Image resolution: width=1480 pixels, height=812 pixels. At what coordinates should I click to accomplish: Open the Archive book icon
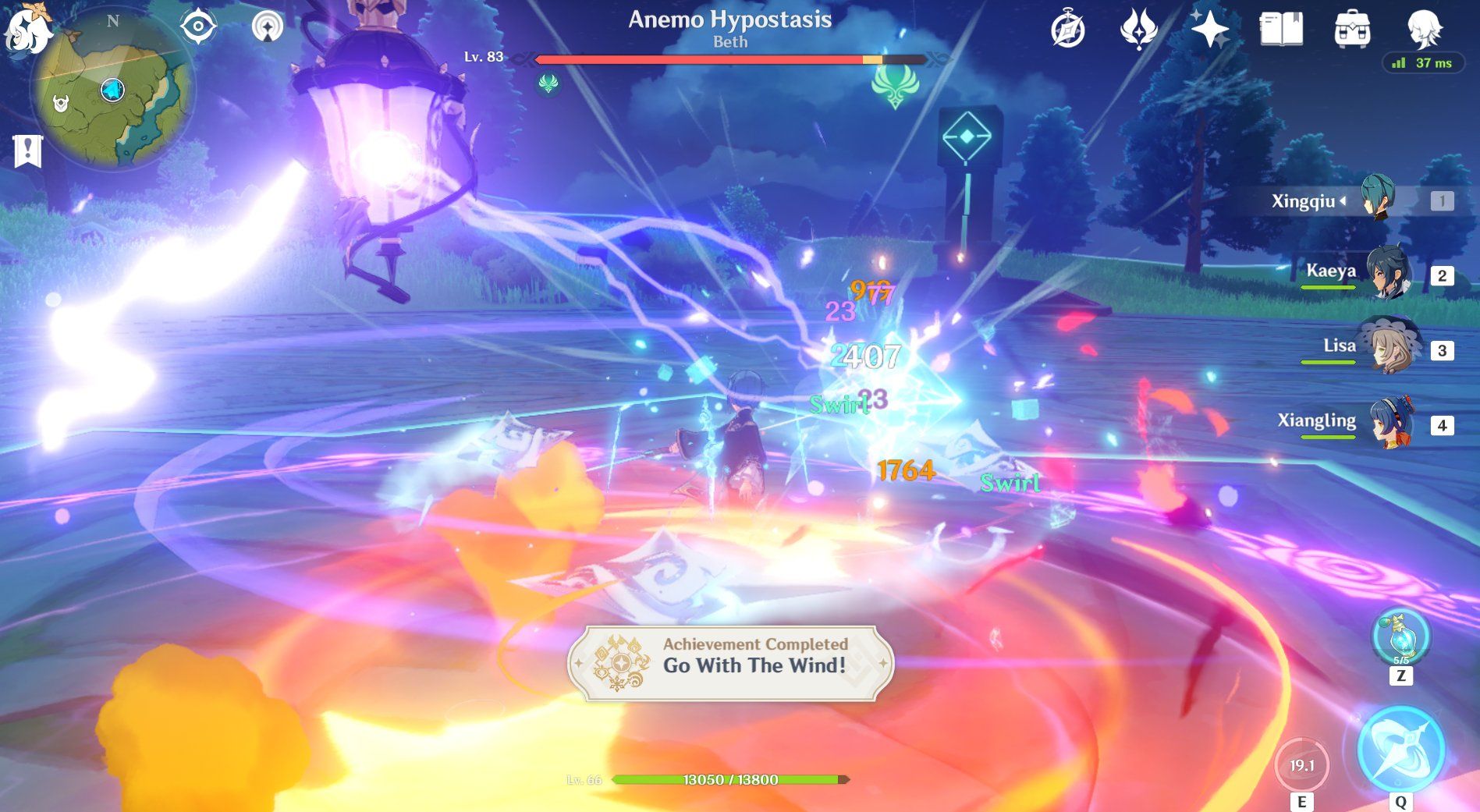[1282, 29]
